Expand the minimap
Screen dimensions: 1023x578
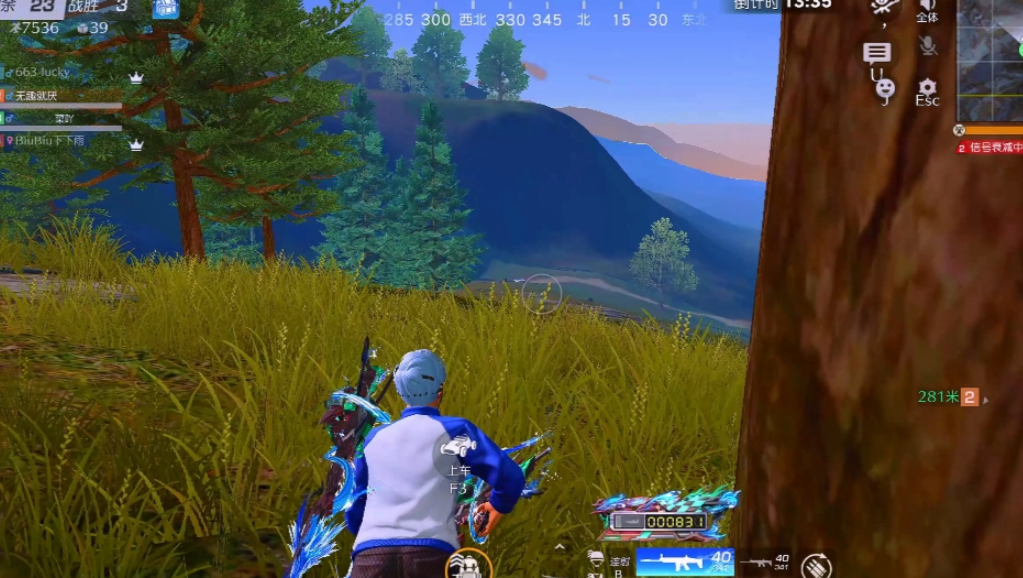[990, 60]
